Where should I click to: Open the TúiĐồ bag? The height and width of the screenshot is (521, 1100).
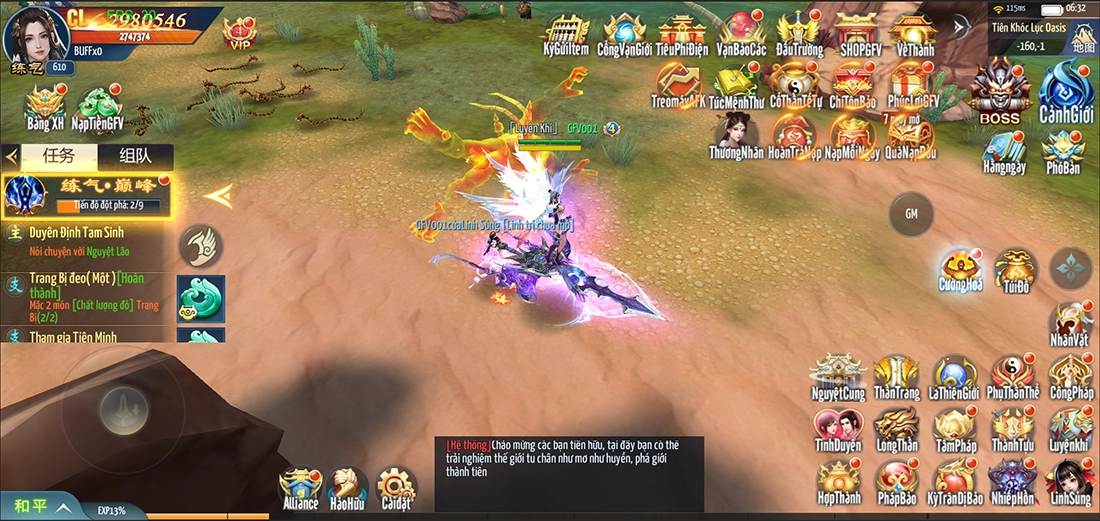point(1016,269)
